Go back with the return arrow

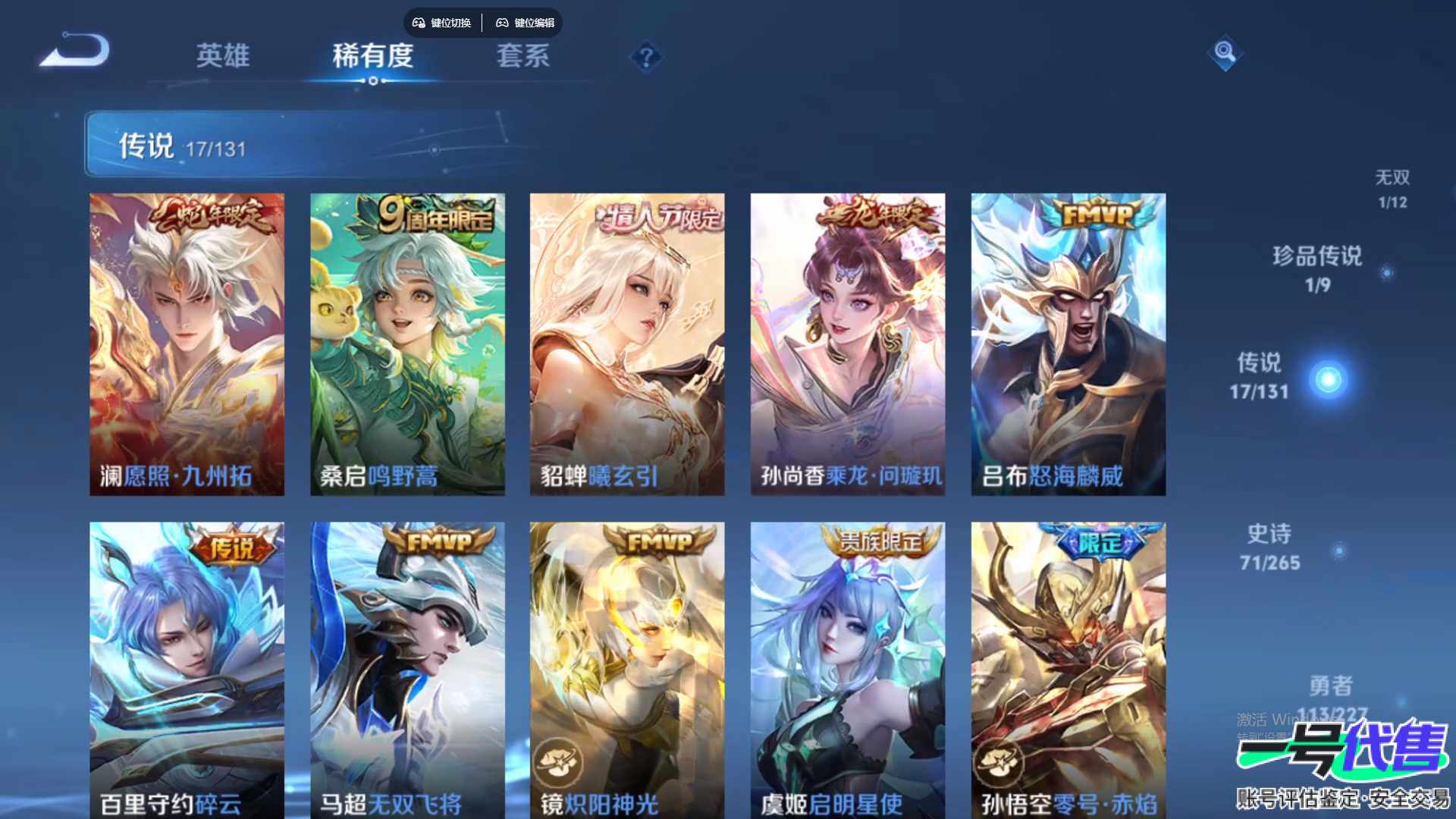[76, 52]
